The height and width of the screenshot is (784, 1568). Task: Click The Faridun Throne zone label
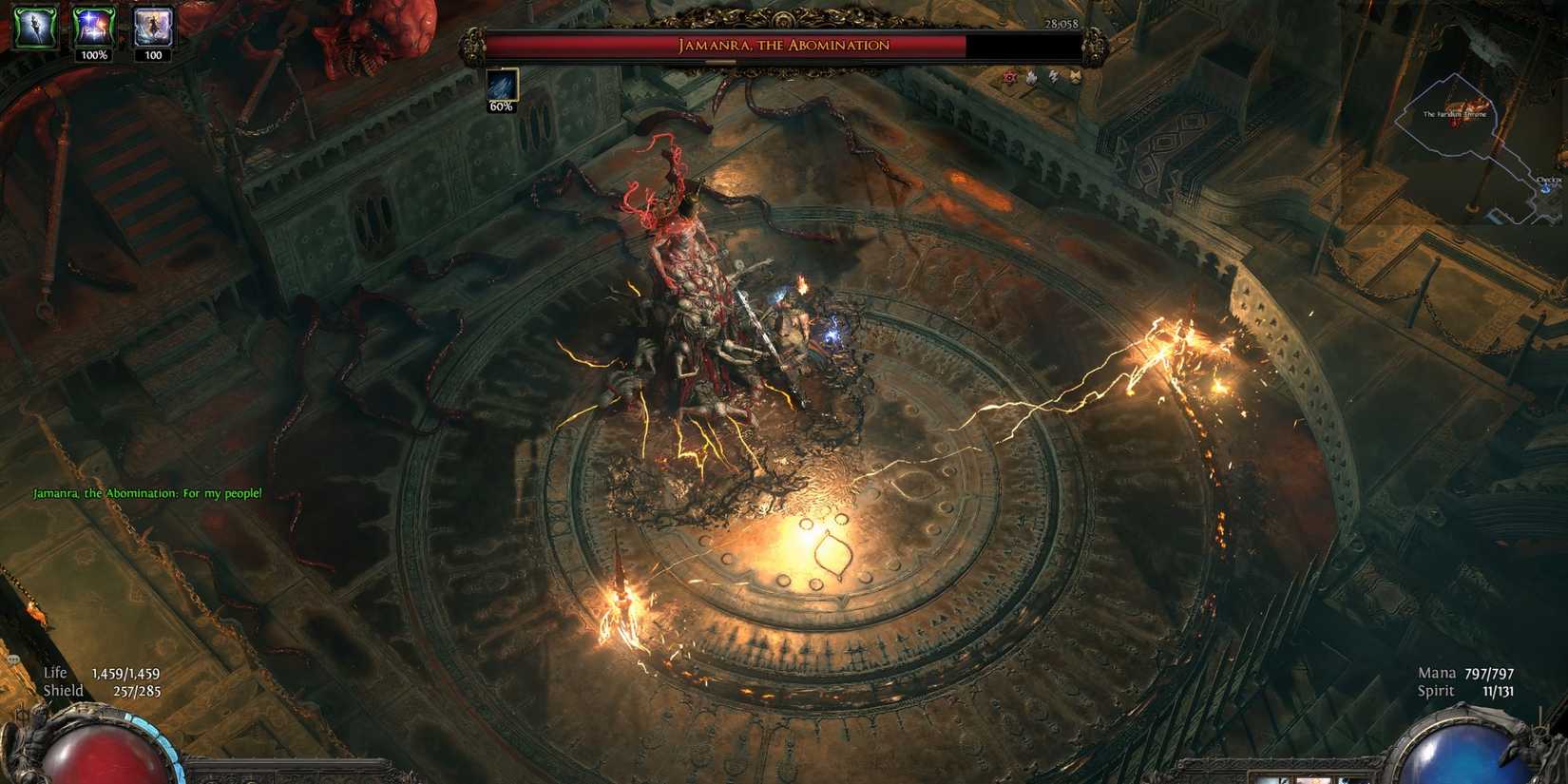click(1454, 114)
